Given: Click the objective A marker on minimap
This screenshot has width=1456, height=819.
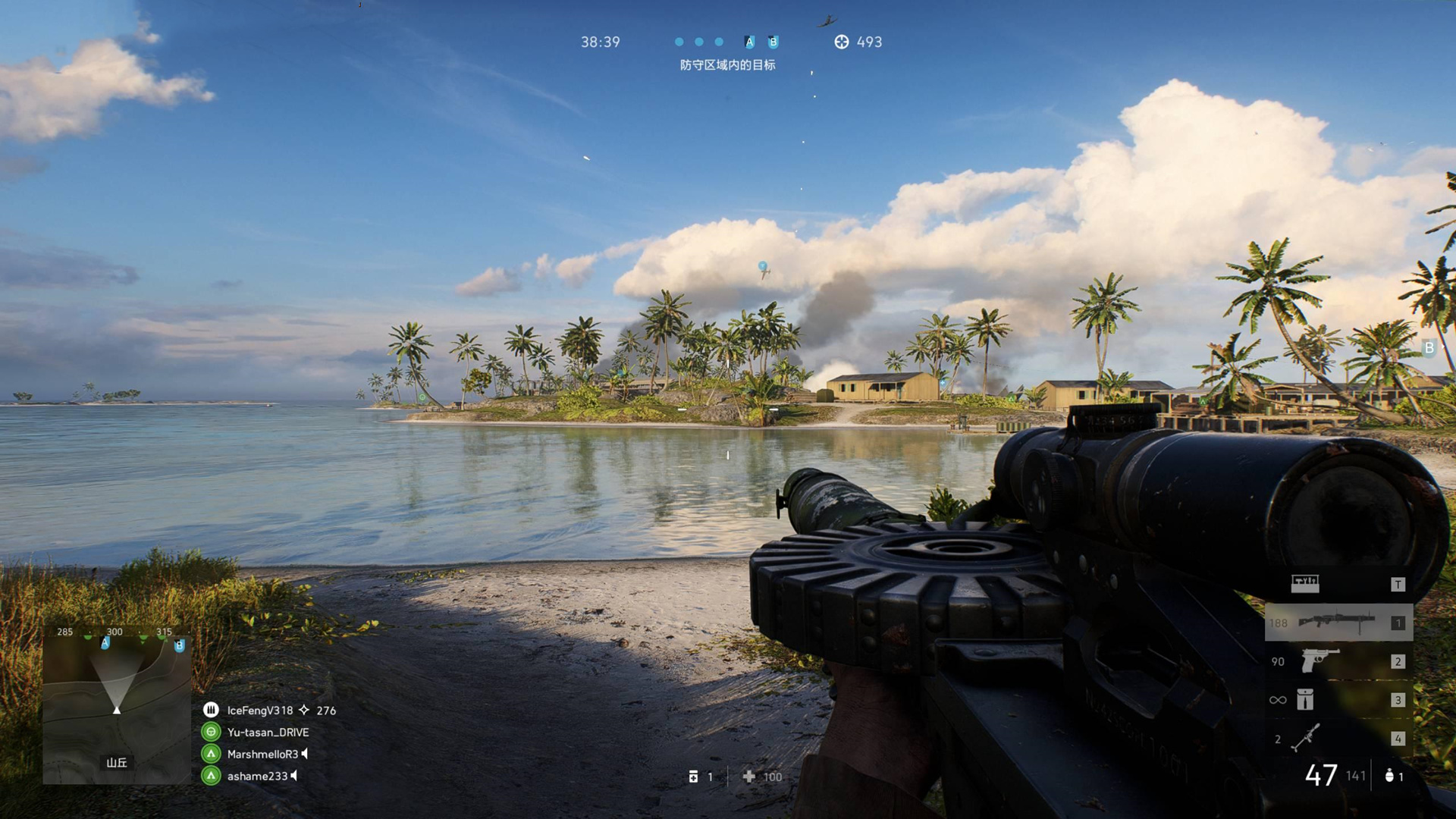Looking at the screenshot, I should tap(105, 643).
